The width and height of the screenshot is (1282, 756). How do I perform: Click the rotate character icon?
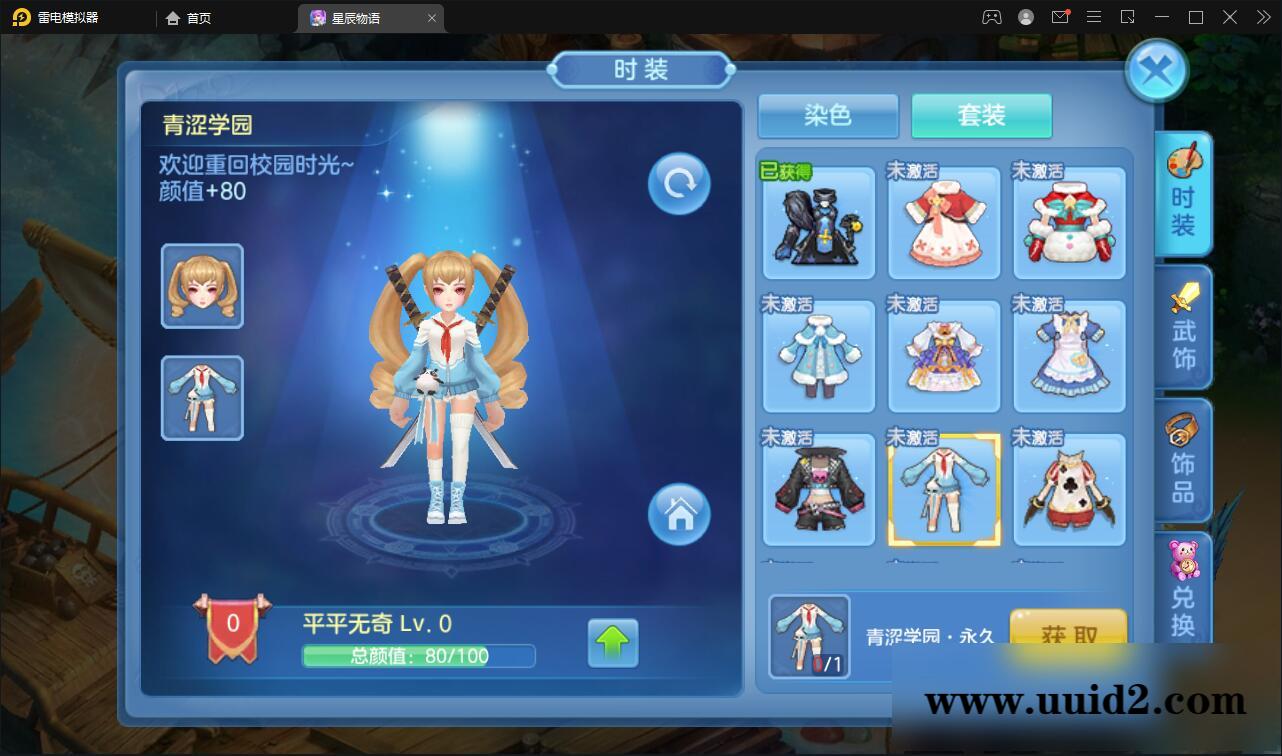[679, 183]
